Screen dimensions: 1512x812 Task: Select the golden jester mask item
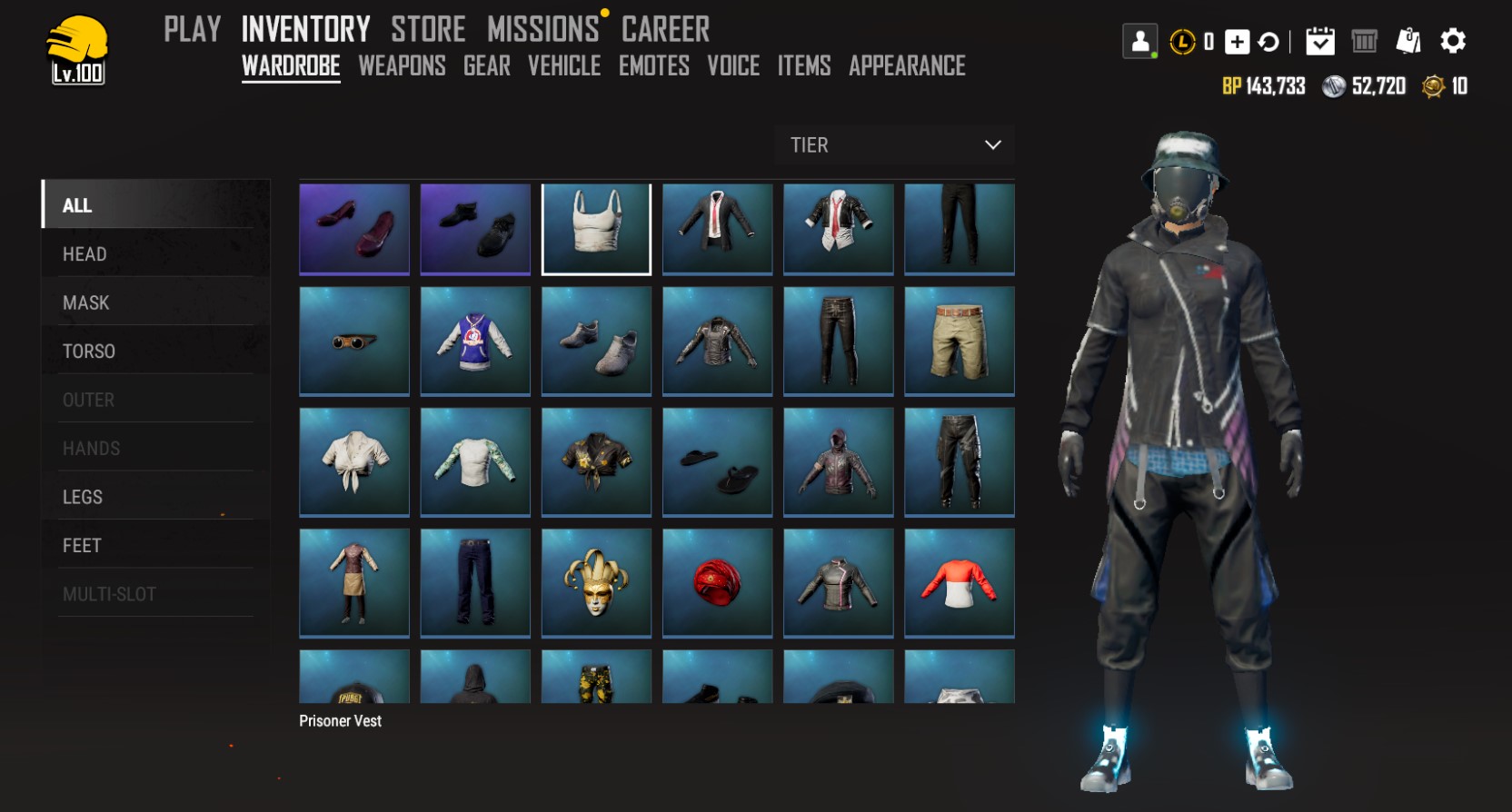pos(596,582)
